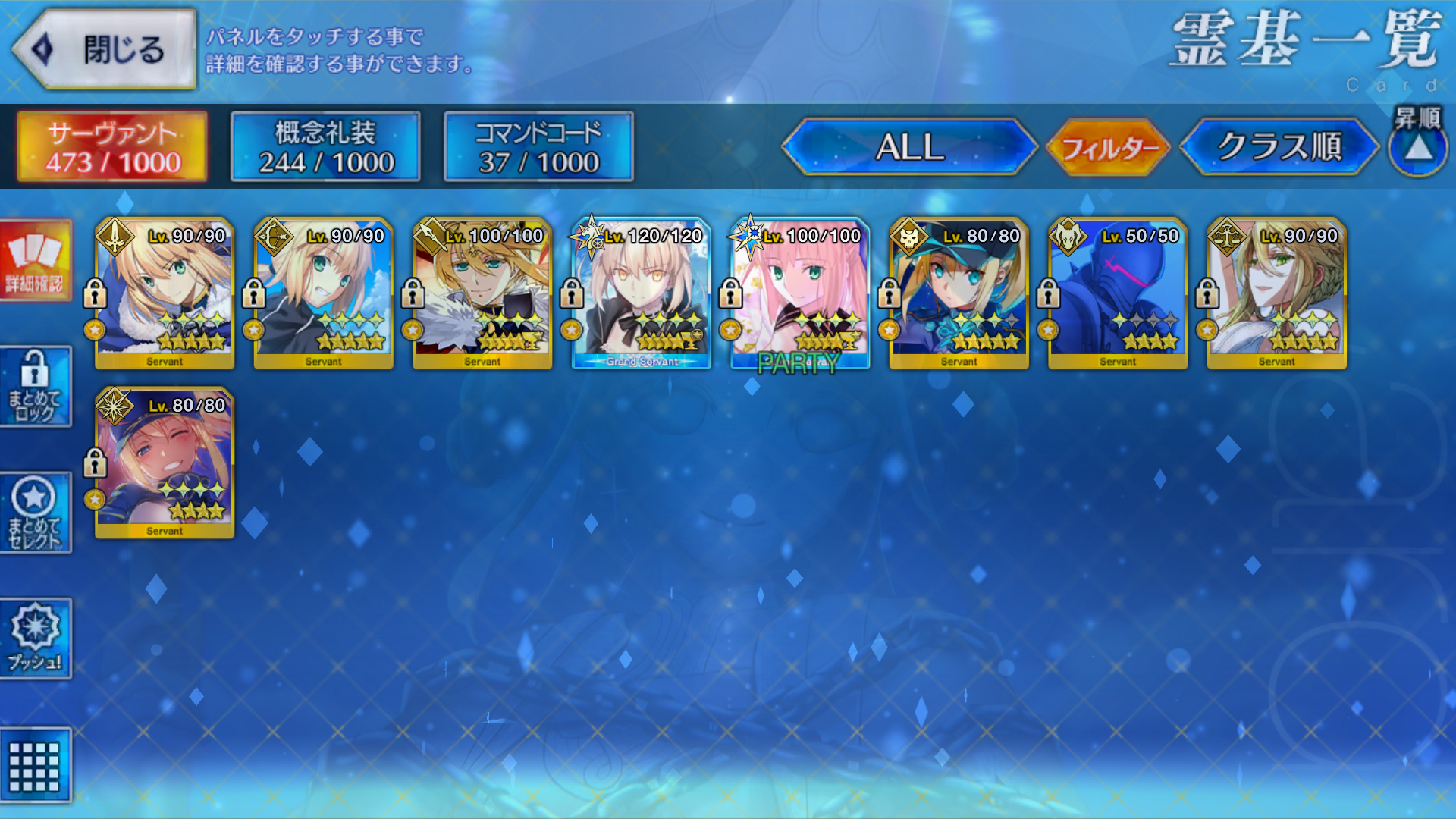This screenshot has width=1456, height=819.
Task: Activate the 詳細確認 details button
Action: tap(36, 260)
